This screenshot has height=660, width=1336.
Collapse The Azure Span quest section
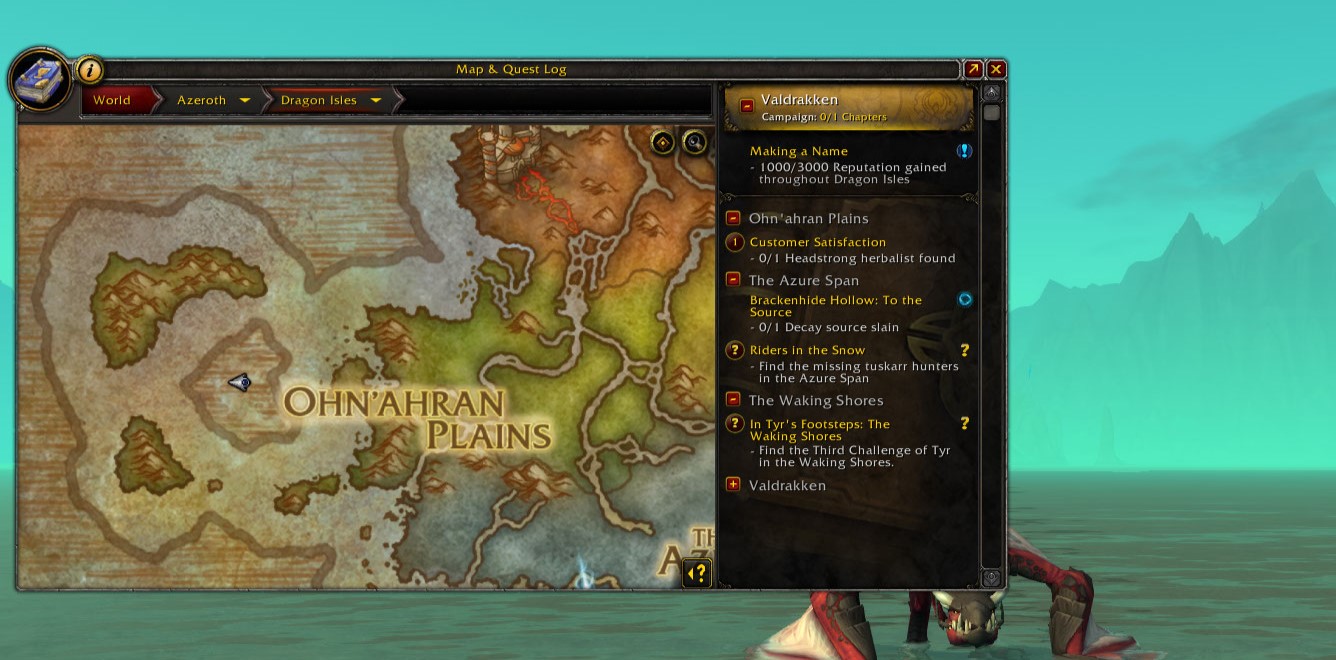pyautogui.click(x=733, y=280)
